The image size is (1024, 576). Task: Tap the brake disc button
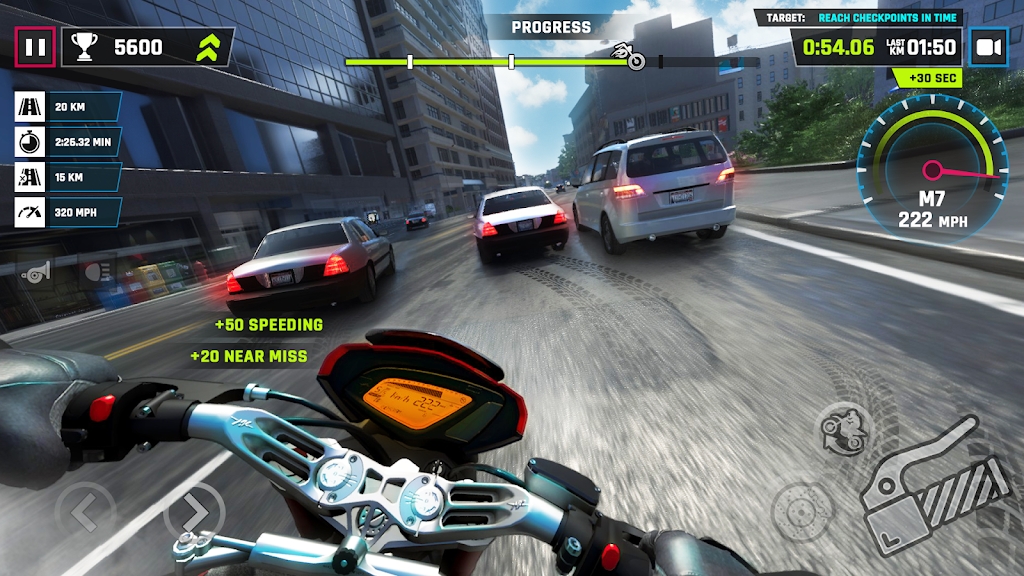coord(799,510)
